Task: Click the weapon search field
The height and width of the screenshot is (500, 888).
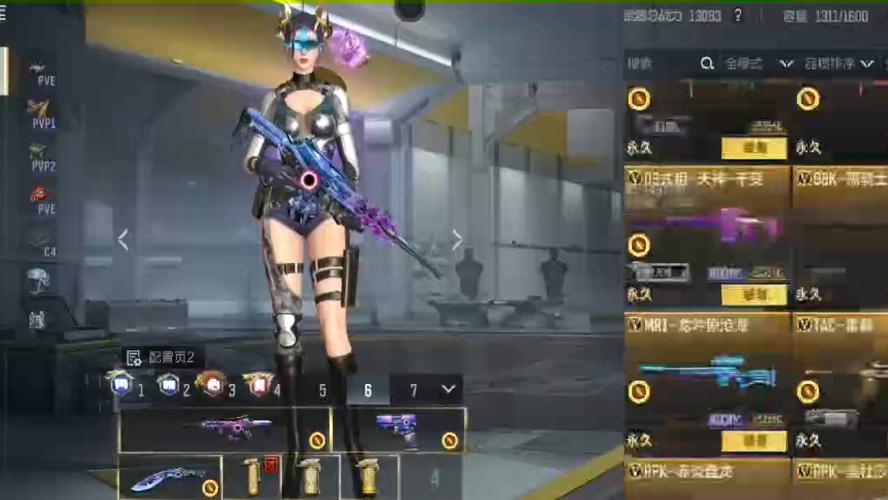Action: pyautogui.click(x=660, y=63)
